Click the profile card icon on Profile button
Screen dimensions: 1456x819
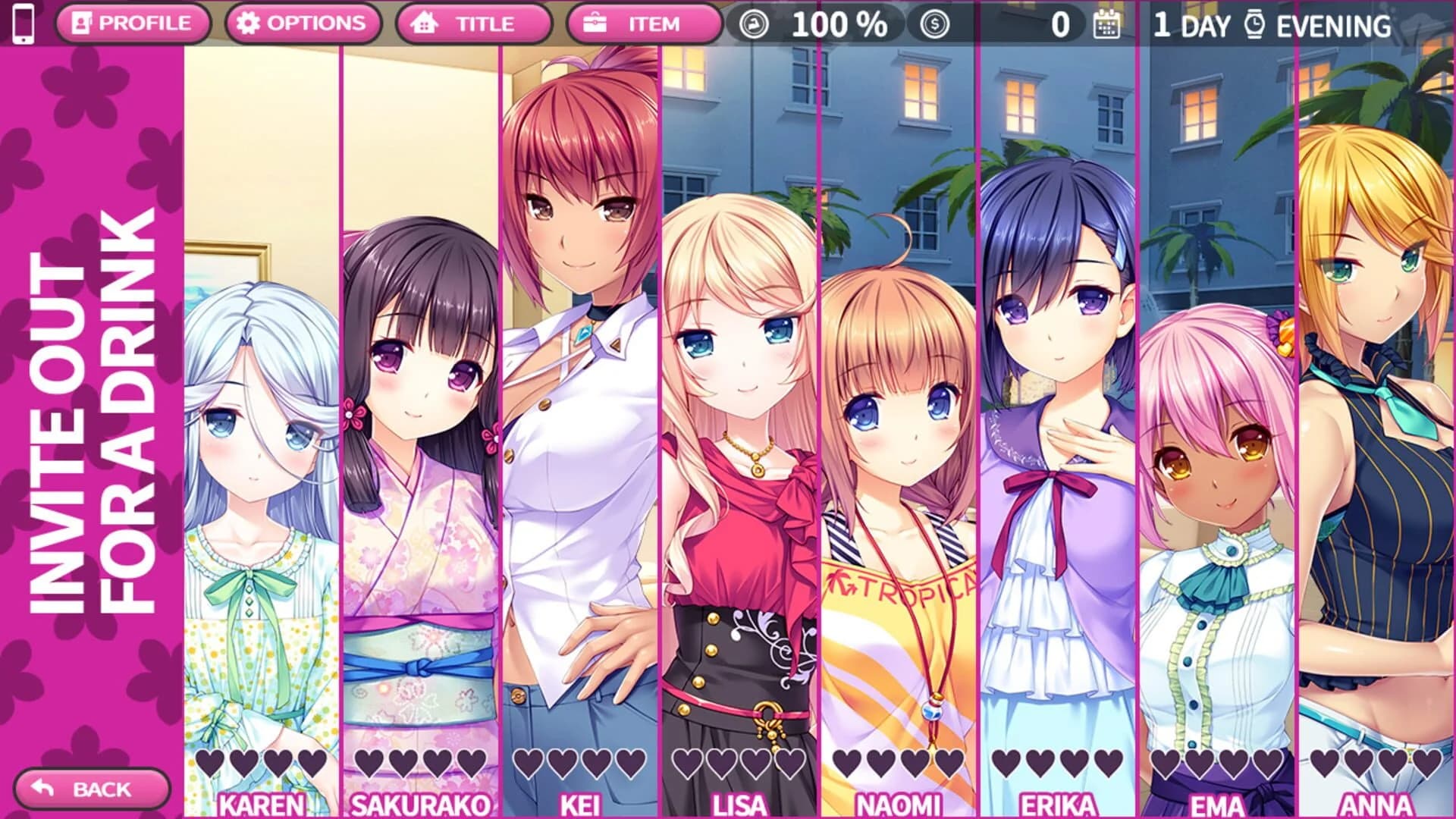pyautogui.click(x=83, y=23)
